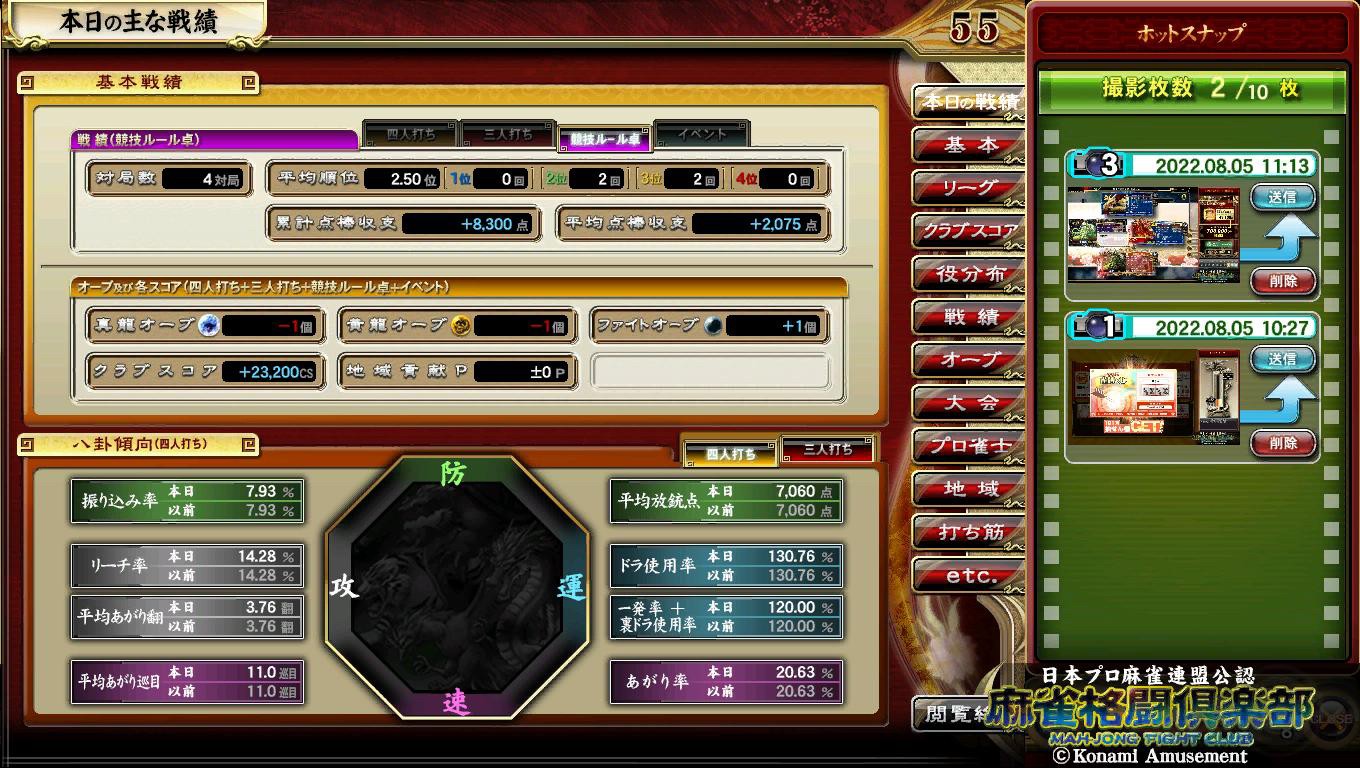This screenshot has height=768, width=1360.
Task: Open the 基本 menu entry
Action: 968,146
